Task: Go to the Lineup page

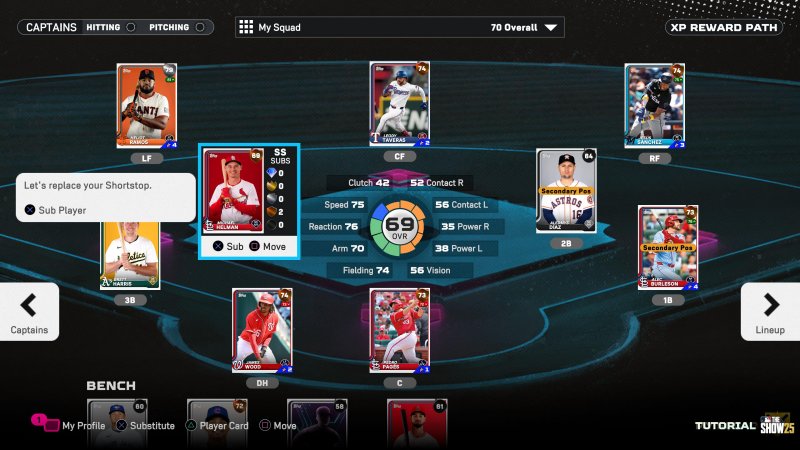Action: [x=770, y=311]
